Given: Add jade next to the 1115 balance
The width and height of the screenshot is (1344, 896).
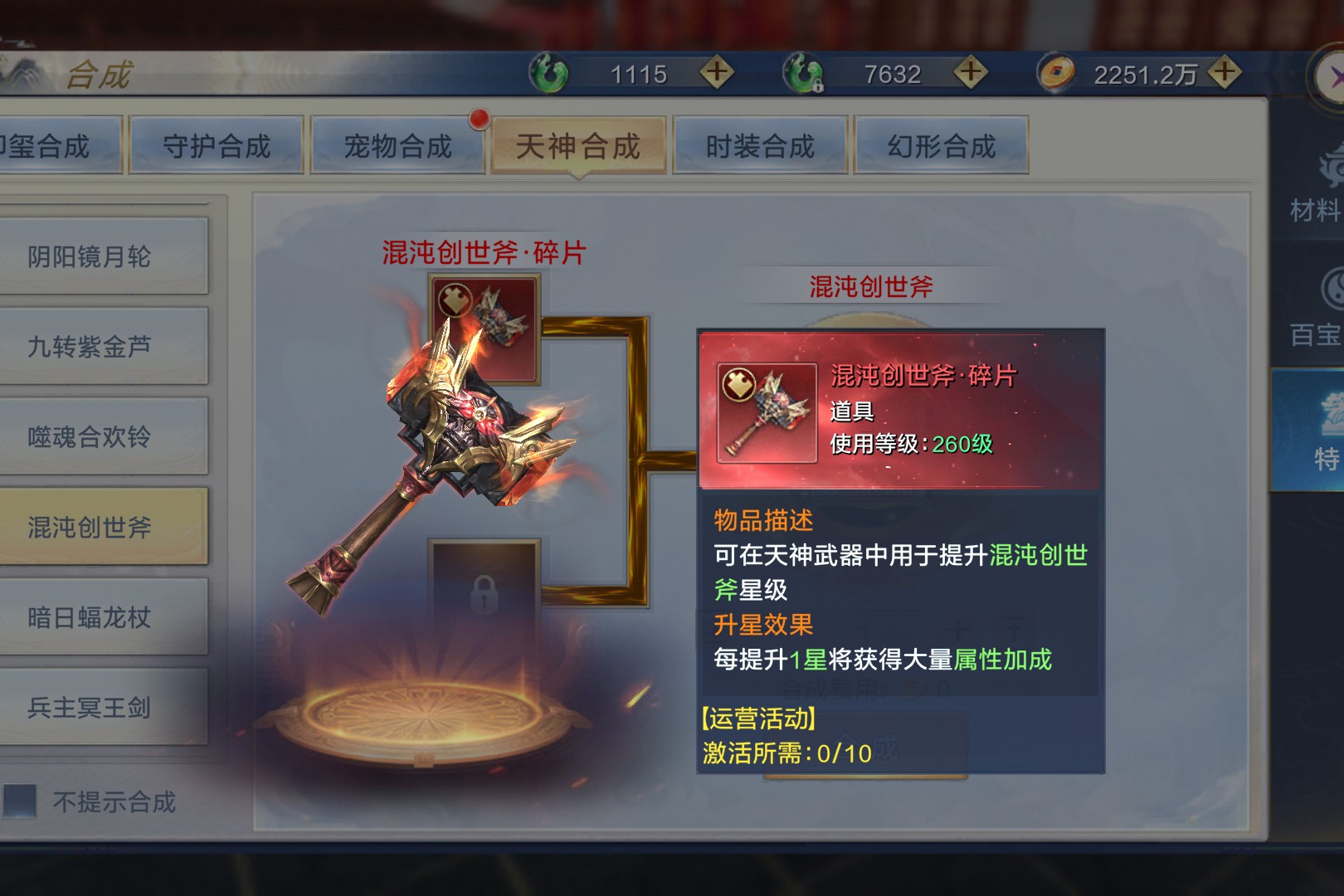Looking at the screenshot, I should point(717,73).
